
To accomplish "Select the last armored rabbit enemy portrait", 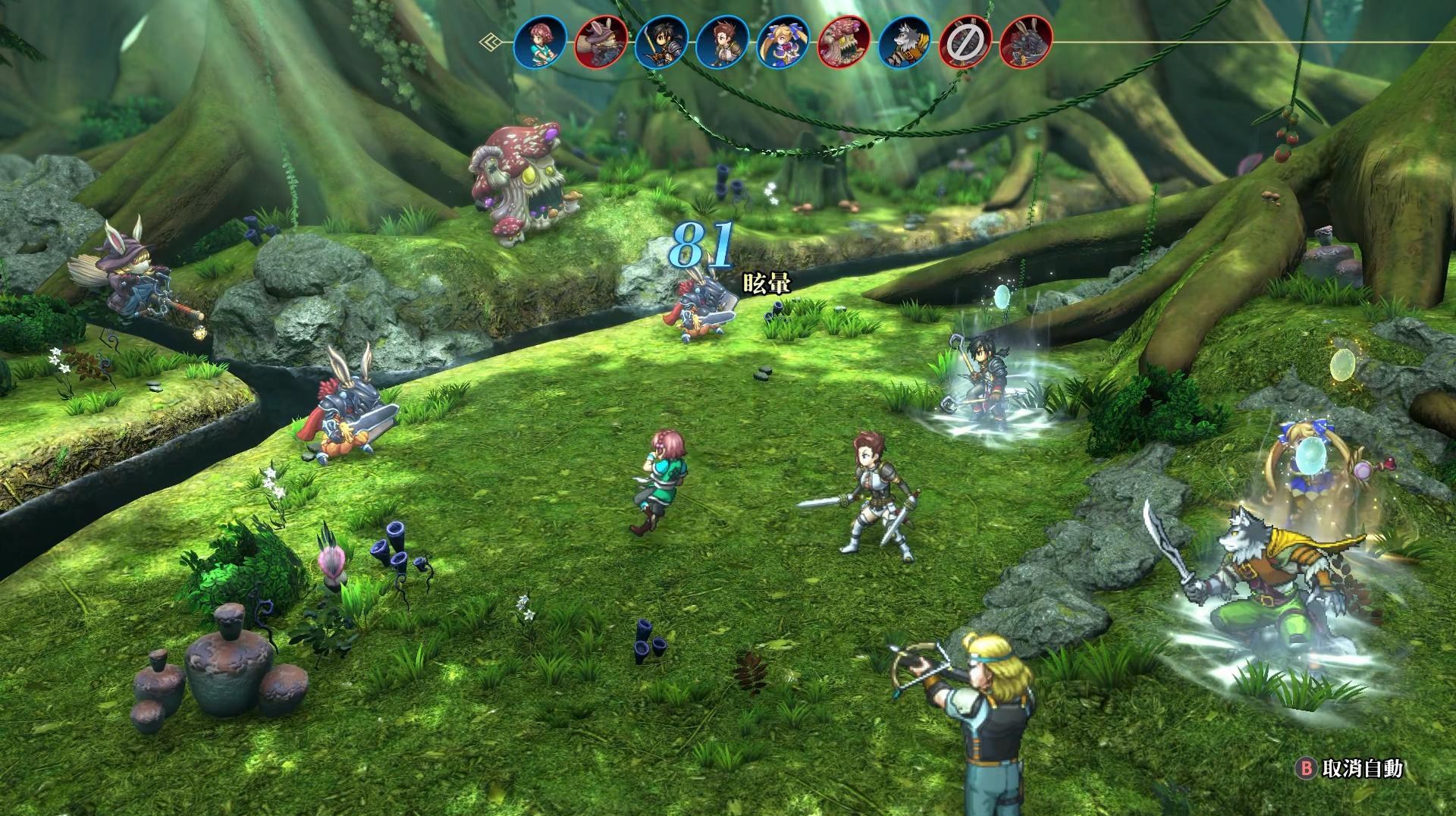I will click(1026, 42).
